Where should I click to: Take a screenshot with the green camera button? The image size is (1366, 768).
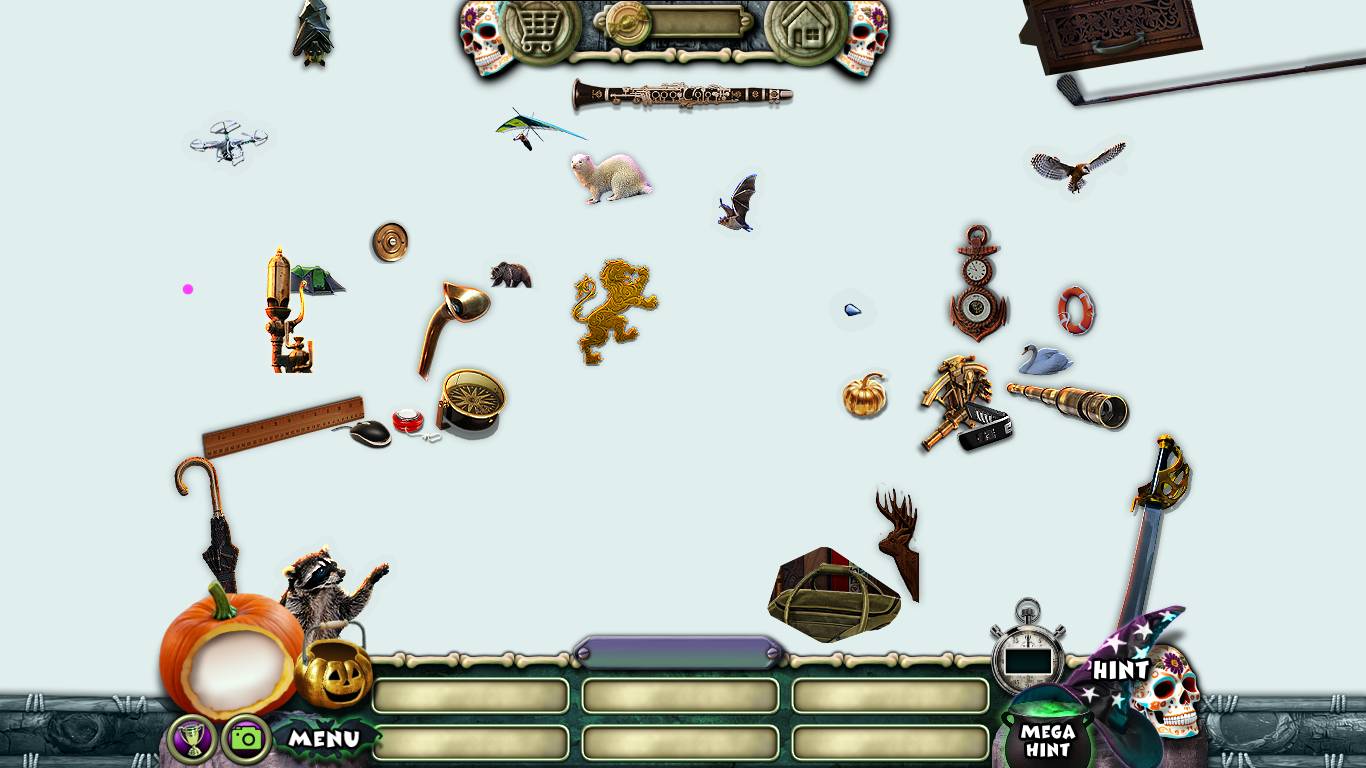pyautogui.click(x=246, y=739)
